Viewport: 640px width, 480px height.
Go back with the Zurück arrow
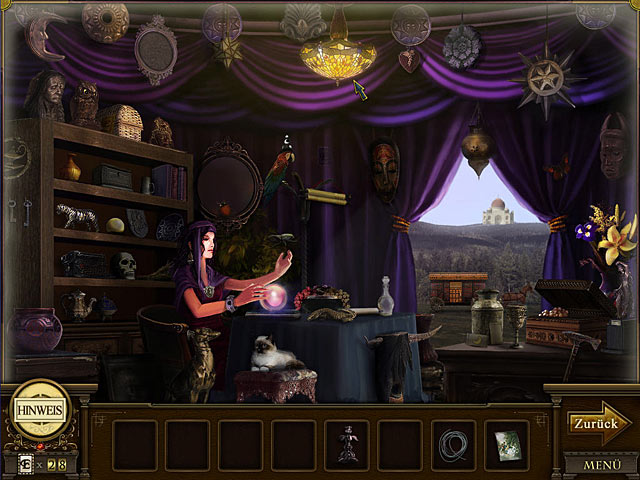point(599,423)
